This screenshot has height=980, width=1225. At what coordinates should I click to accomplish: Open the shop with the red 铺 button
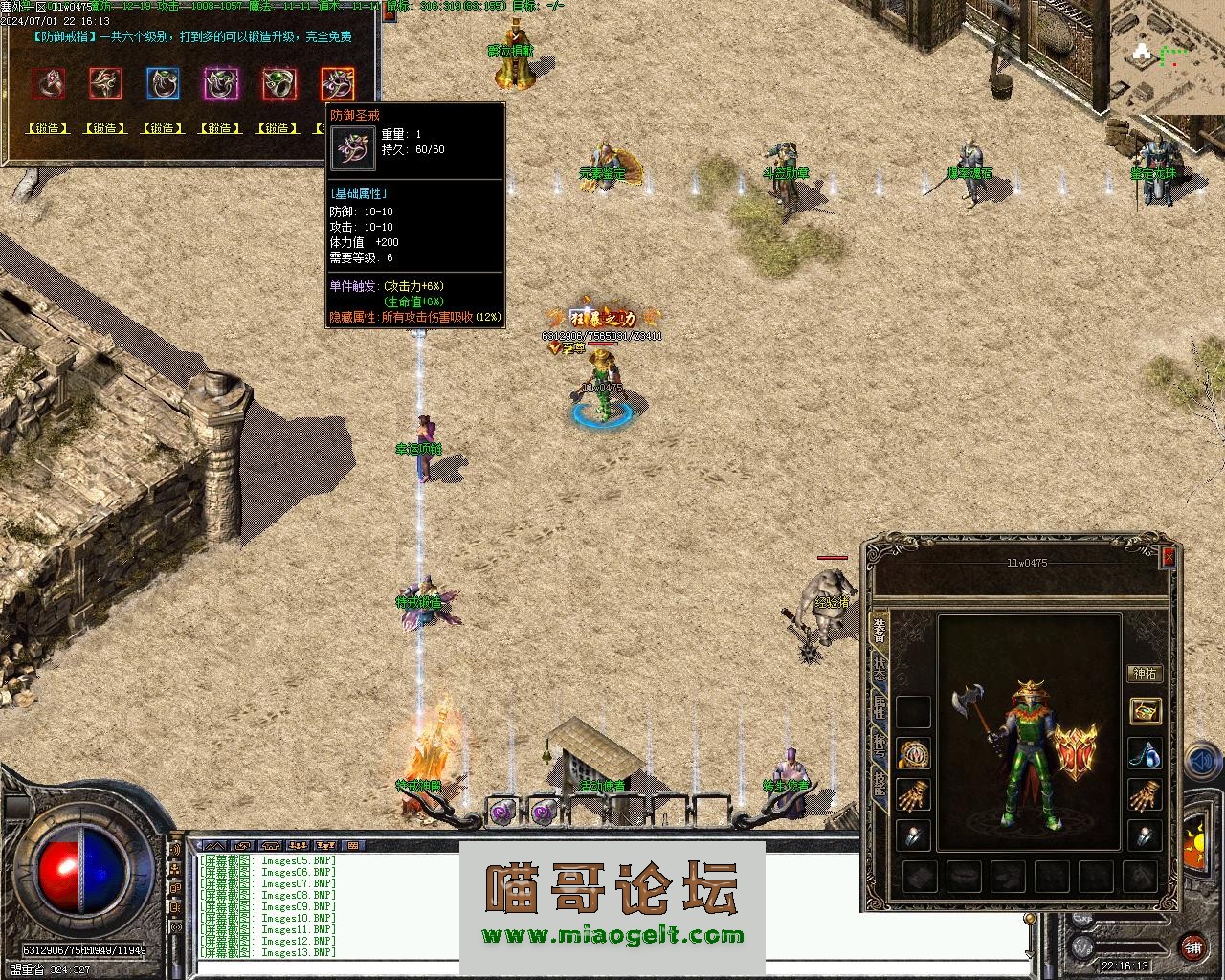[x=1192, y=947]
